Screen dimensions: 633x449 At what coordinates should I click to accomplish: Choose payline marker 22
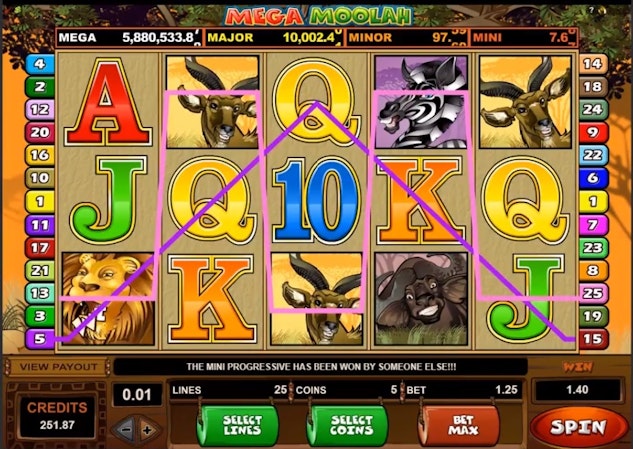pos(593,154)
